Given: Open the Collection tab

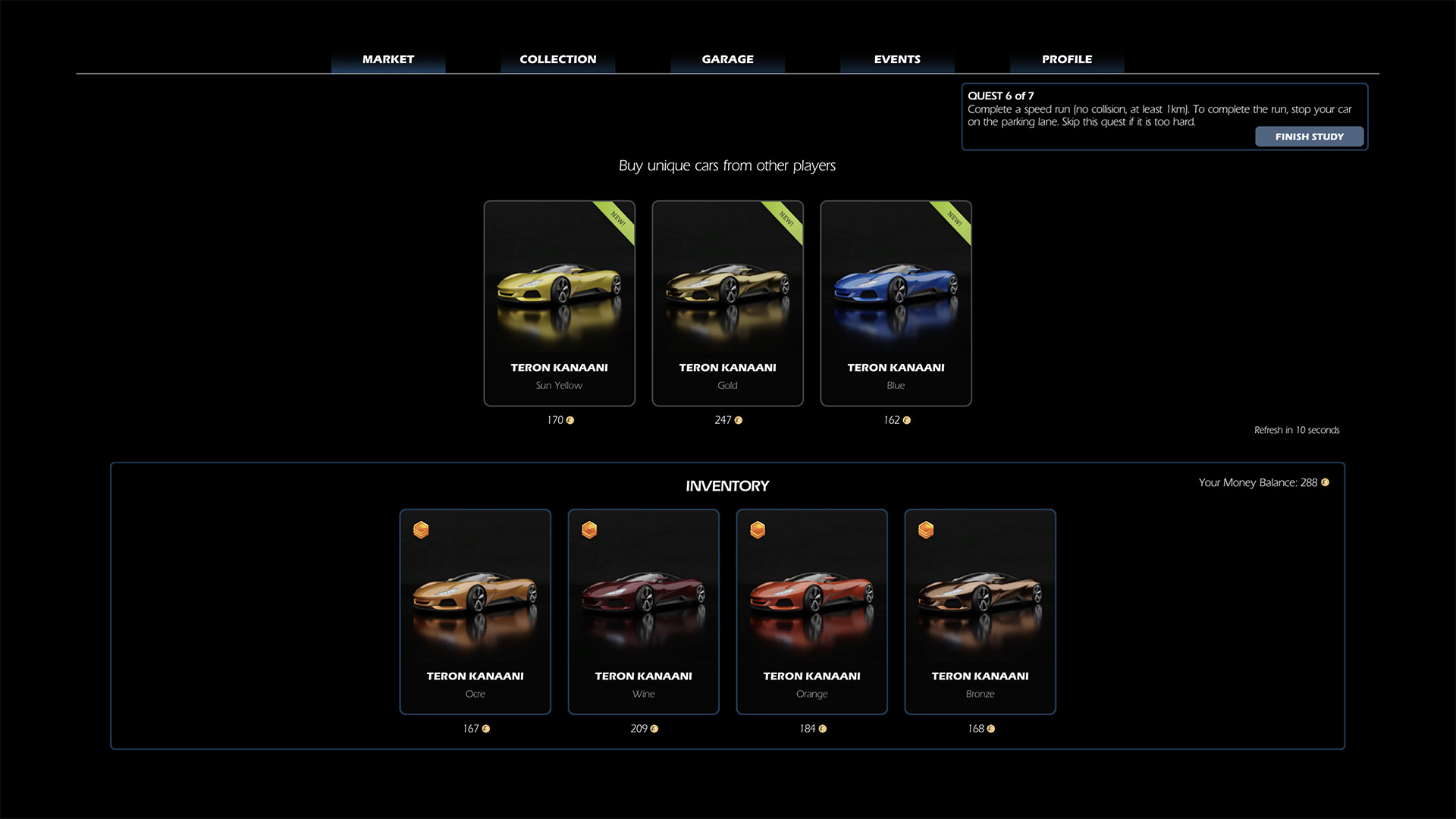Looking at the screenshot, I should pos(557,59).
